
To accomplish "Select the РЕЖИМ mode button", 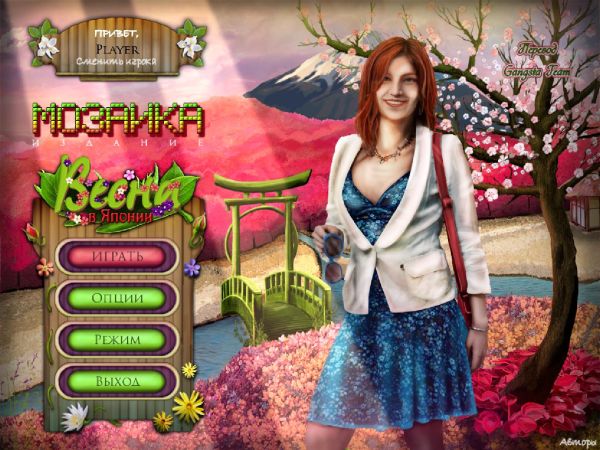I will [117, 339].
